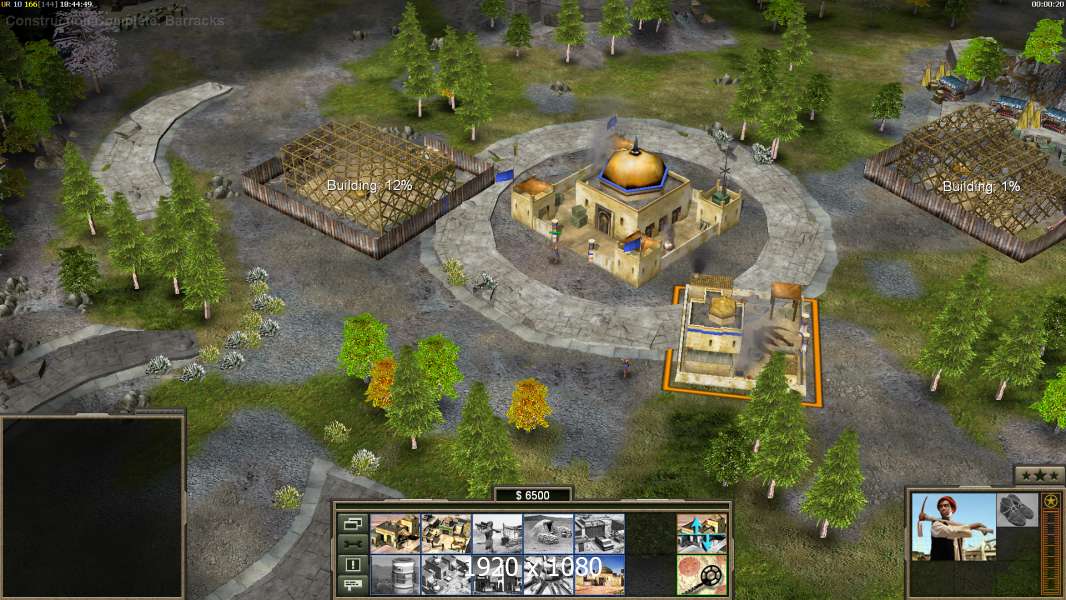Place a beacon using the exclamation button

click(351, 565)
